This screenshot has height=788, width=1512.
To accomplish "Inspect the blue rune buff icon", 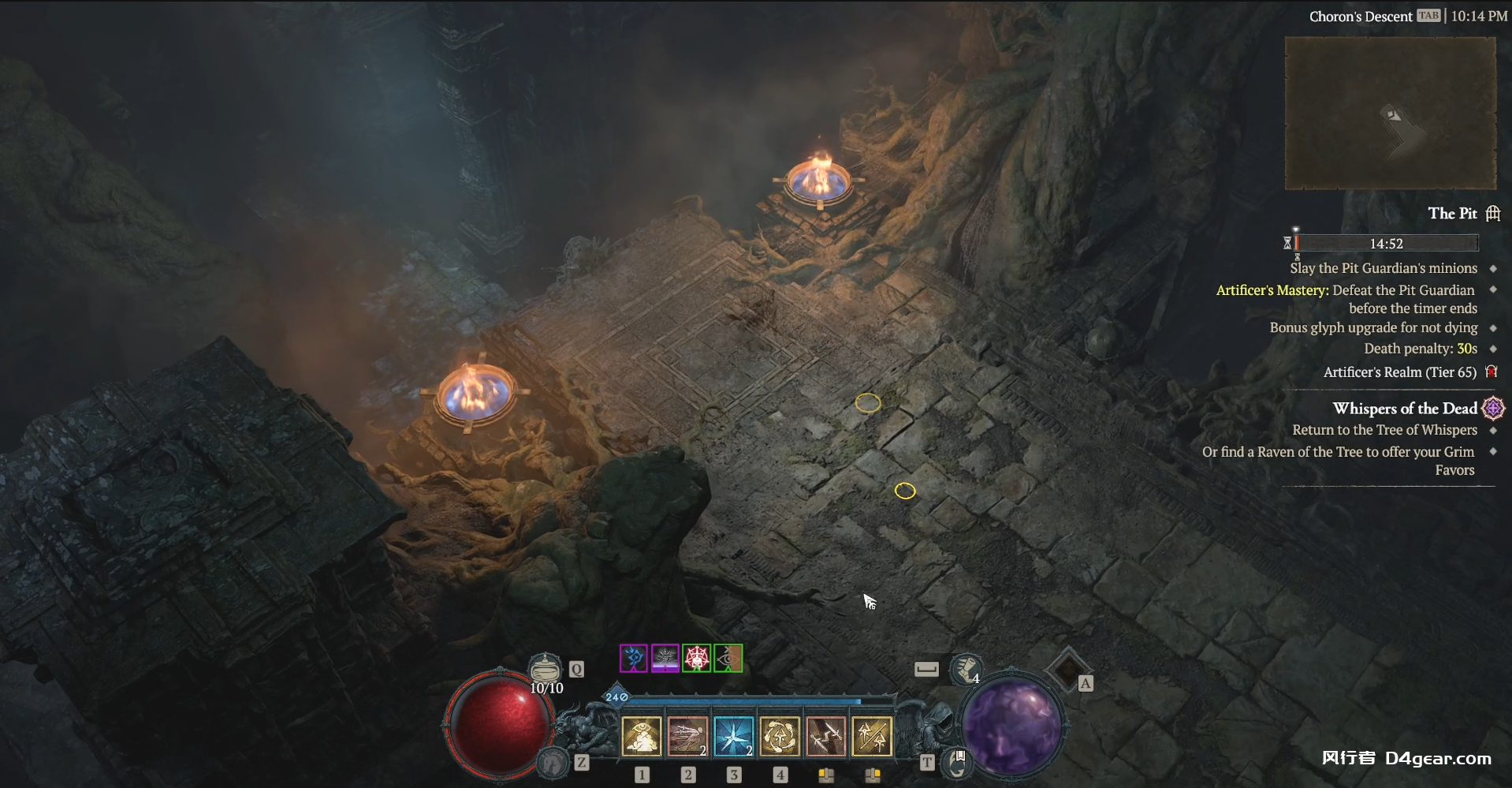I will pyautogui.click(x=633, y=658).
